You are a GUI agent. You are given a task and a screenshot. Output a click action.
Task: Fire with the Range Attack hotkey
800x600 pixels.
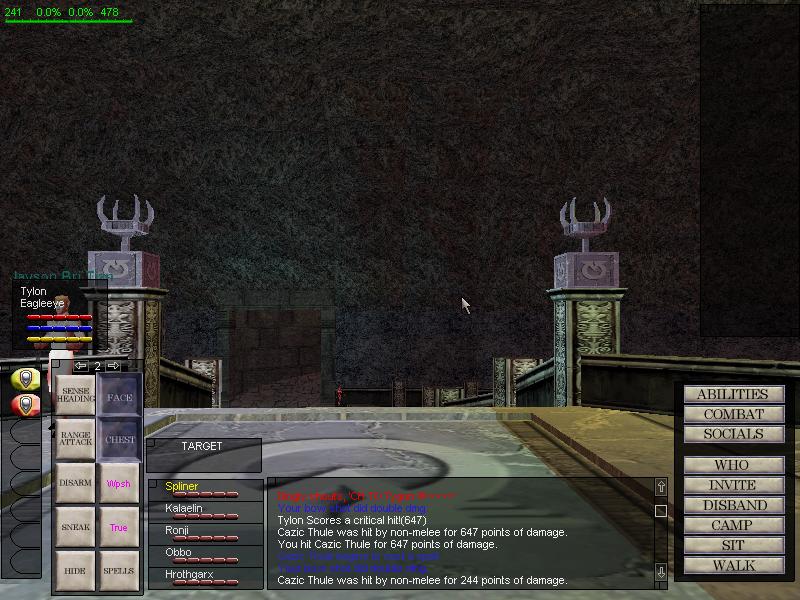click(76, 440)
